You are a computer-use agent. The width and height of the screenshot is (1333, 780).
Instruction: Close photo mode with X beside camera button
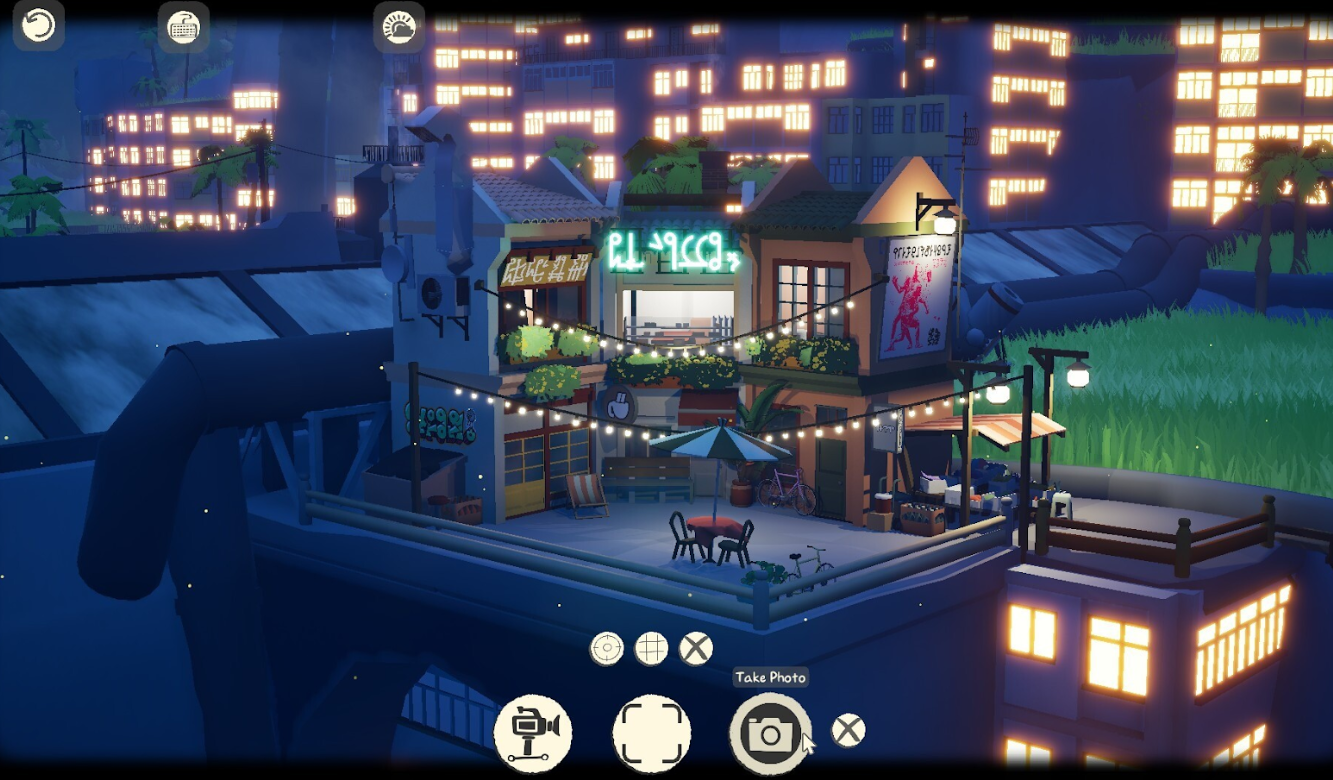[x=849, y=731]
